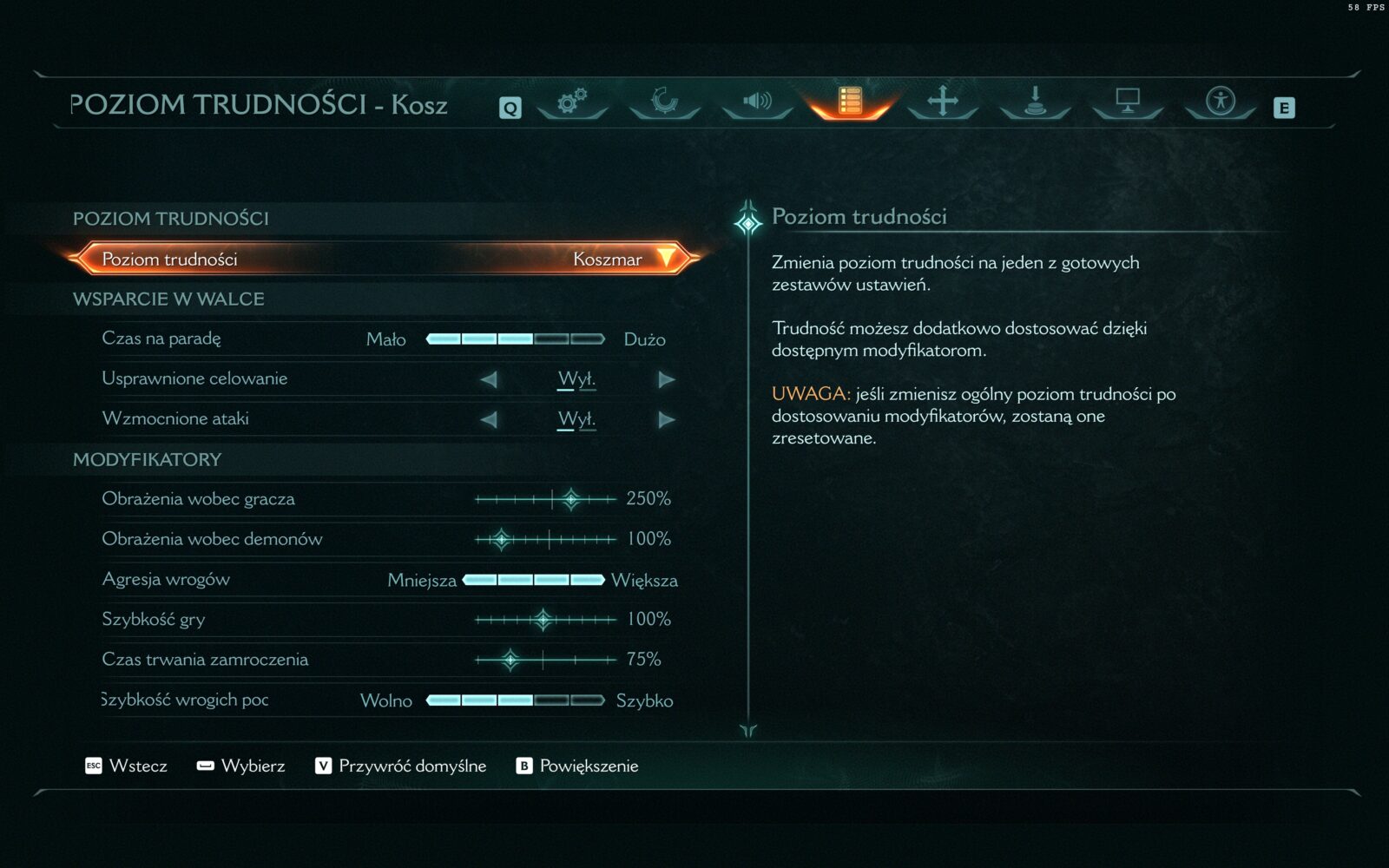
Task: Adjust the Szybkość gry slider
Action: 545,620
